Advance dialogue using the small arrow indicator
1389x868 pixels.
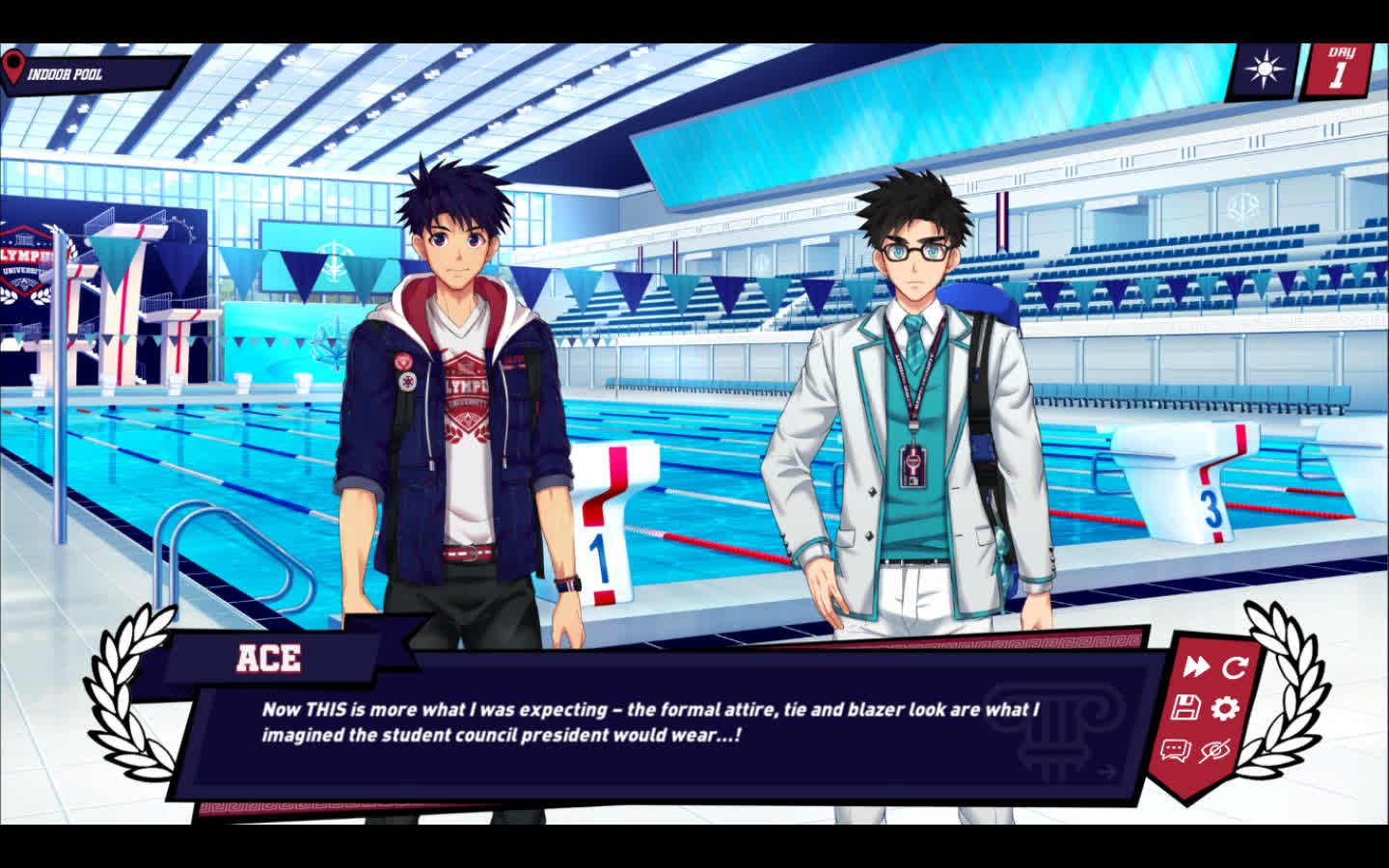pos(1106,771)
